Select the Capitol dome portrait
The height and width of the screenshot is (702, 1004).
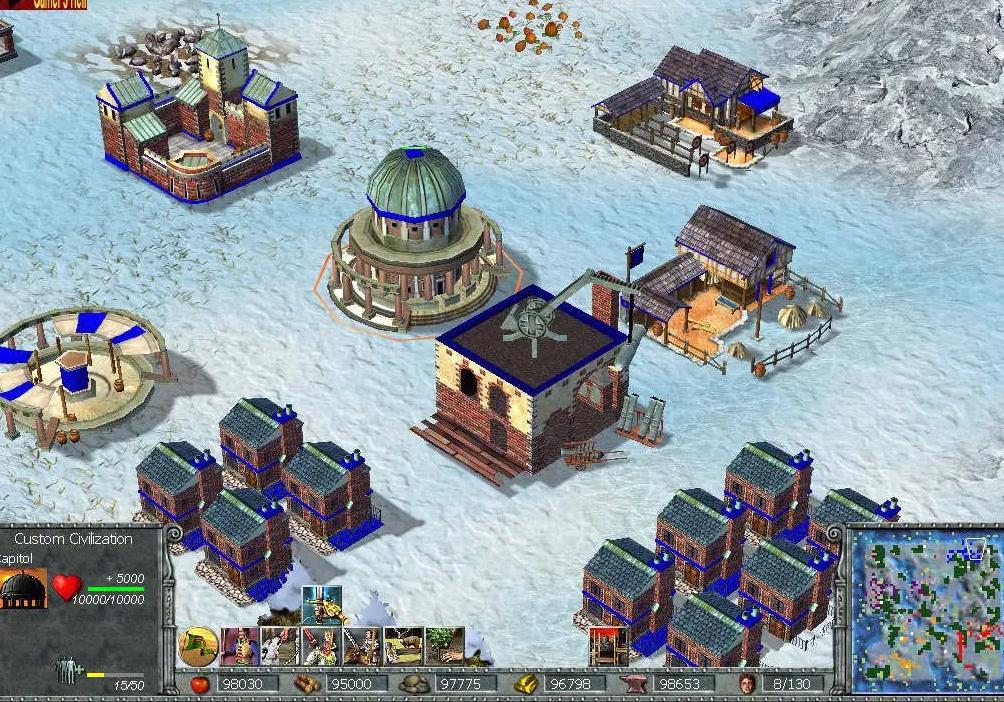[23, 588]
